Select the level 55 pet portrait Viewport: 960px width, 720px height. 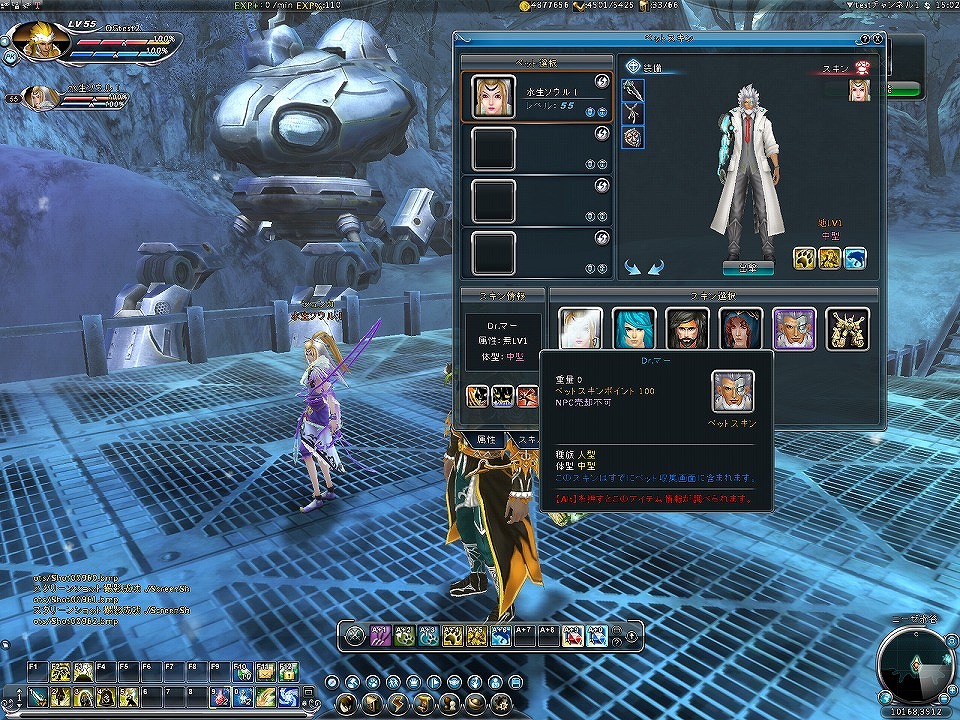click(493, 97)
